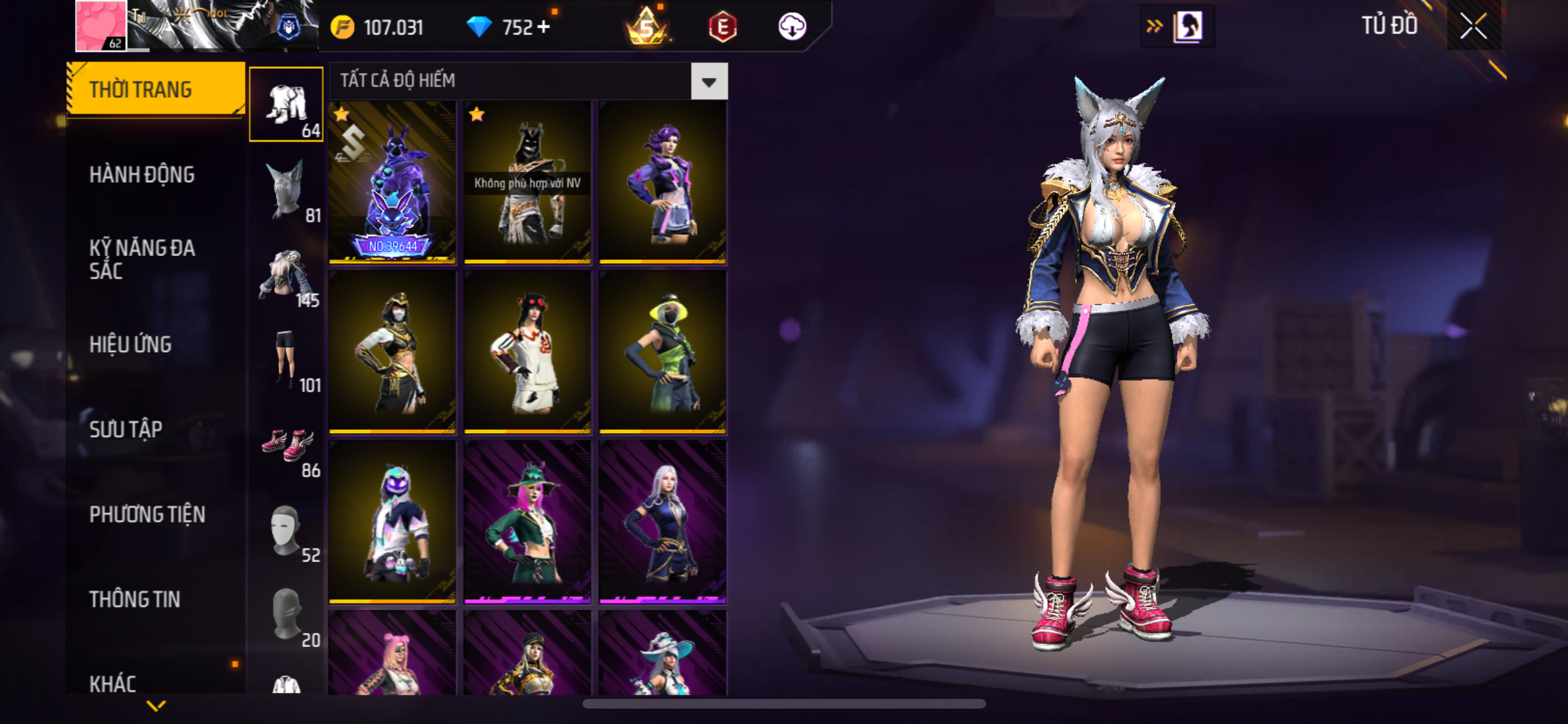This screenshot has height=724, width=1568.
Task: Select the fox-ear hair subcategory icon
Action: coord(286,191)
